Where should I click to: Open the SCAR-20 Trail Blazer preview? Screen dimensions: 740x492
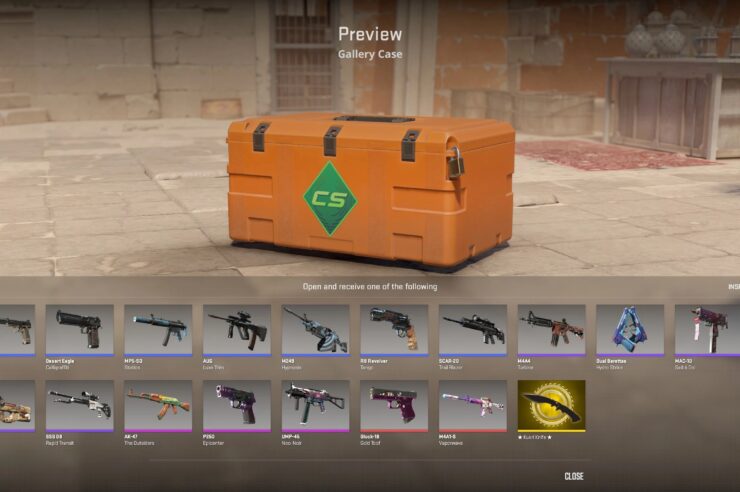(x=472, y=330)
